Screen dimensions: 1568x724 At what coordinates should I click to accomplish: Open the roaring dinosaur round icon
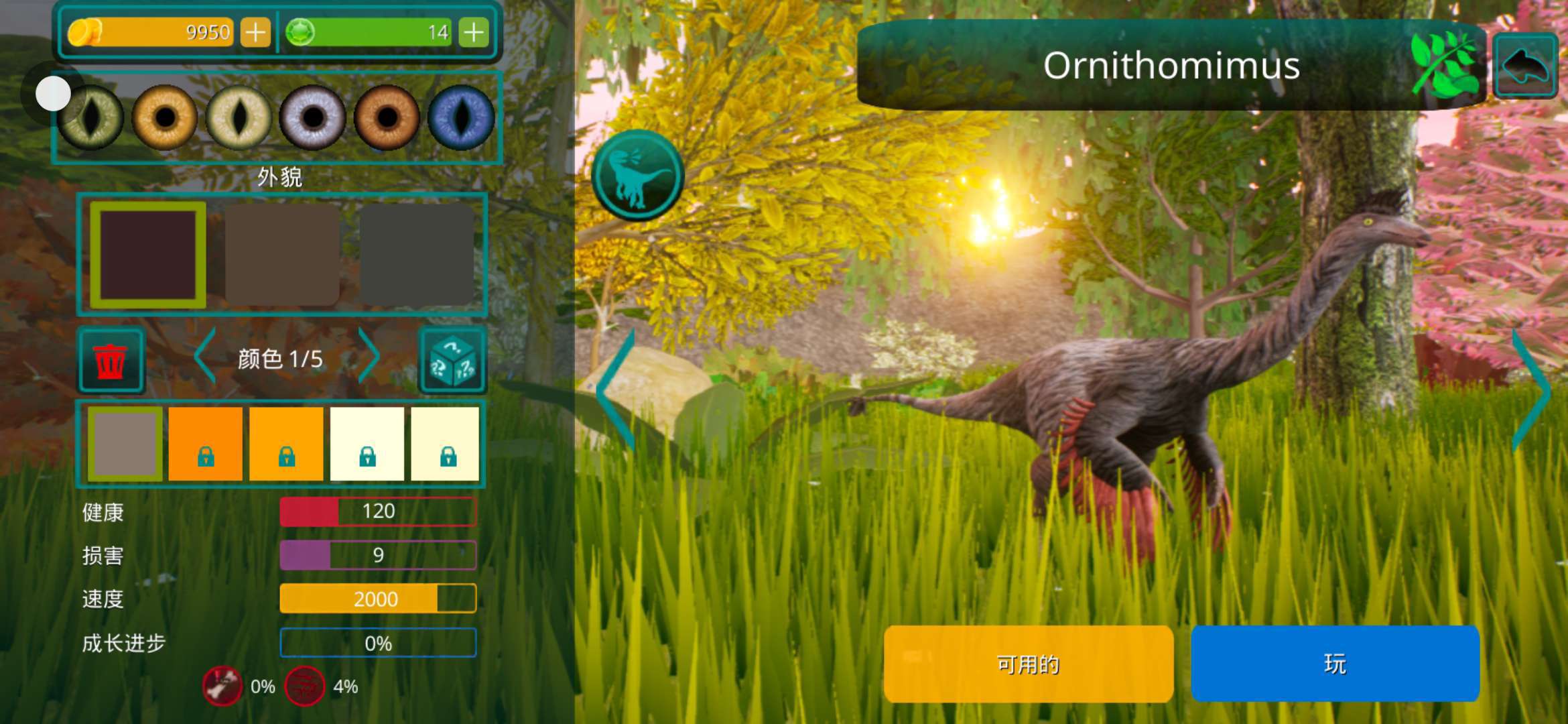pyautogui.click(x=637, y=176)
